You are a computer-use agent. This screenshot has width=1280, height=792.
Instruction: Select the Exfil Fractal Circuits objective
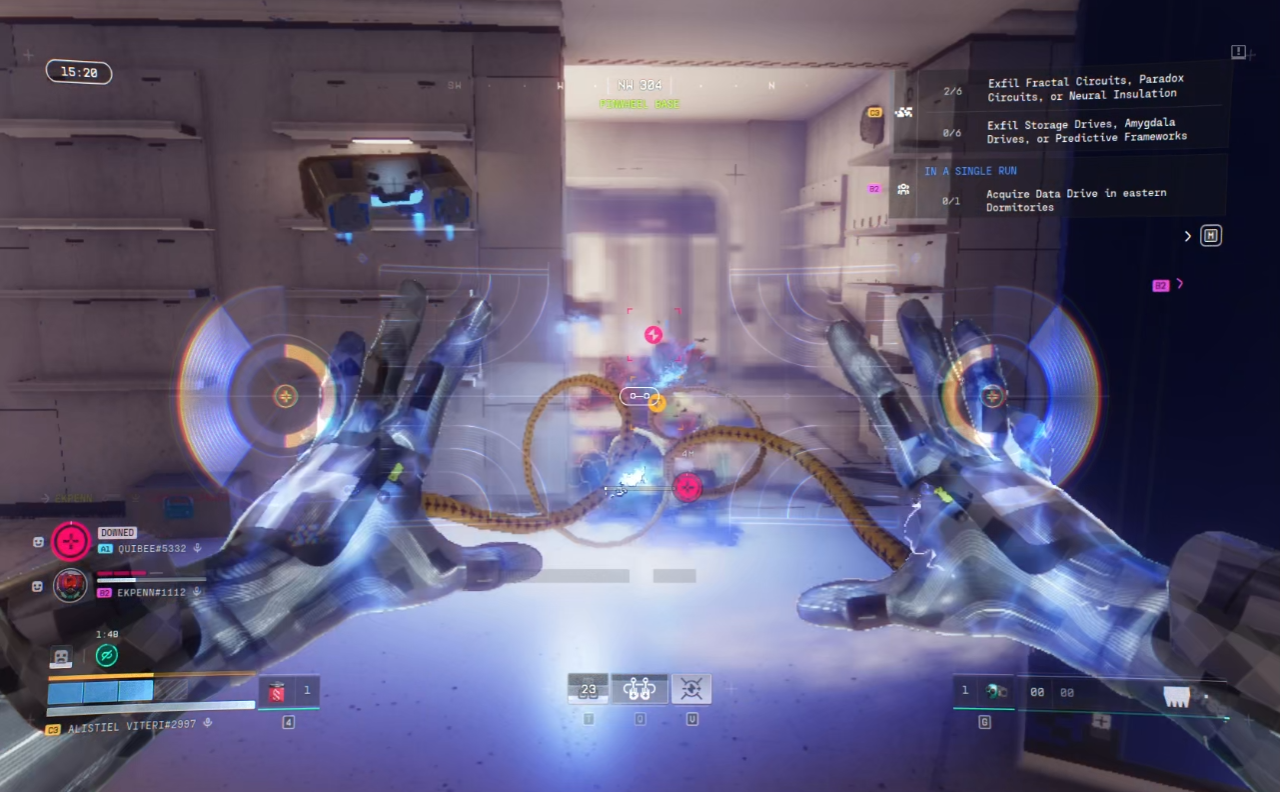(1080, 89)
